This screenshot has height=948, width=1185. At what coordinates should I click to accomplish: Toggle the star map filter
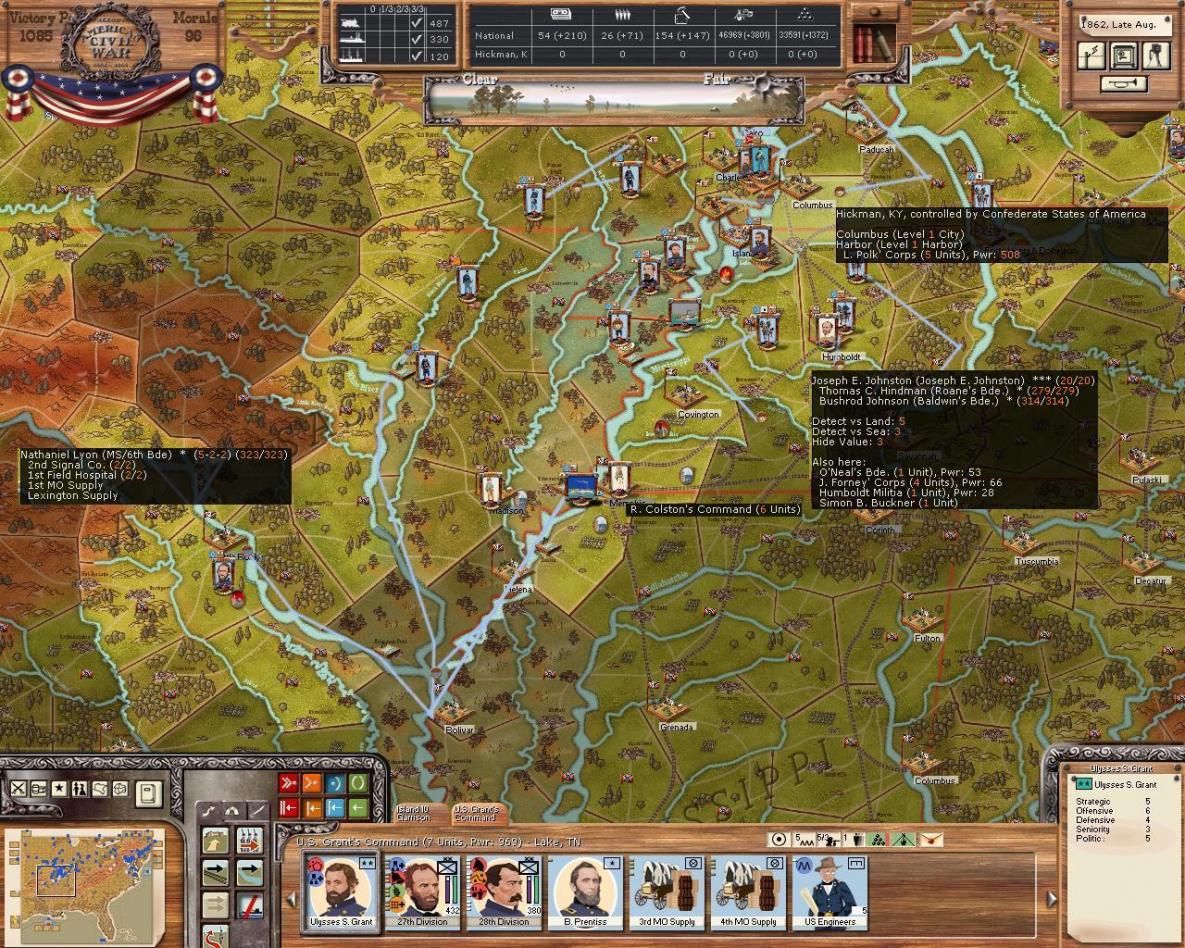coord(59,789)
